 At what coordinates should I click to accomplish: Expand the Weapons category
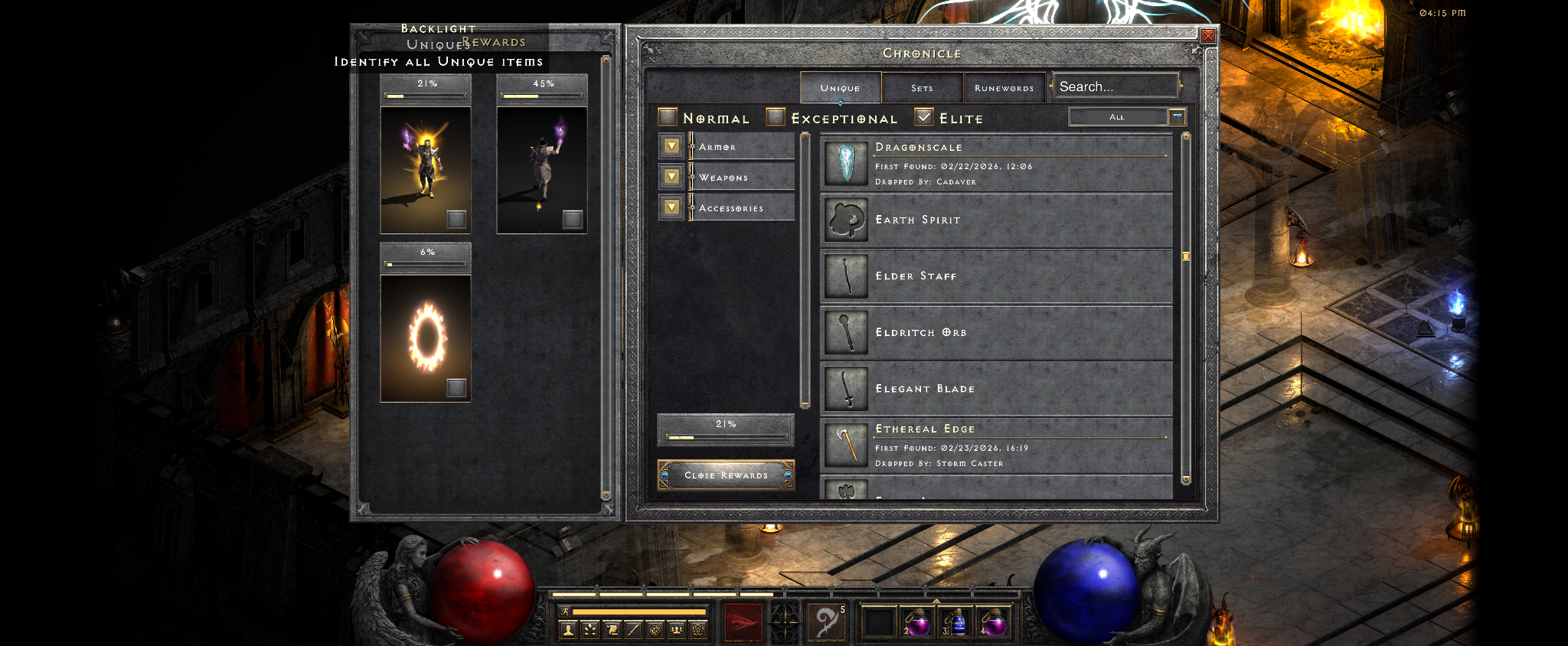(x=671, y=177)
